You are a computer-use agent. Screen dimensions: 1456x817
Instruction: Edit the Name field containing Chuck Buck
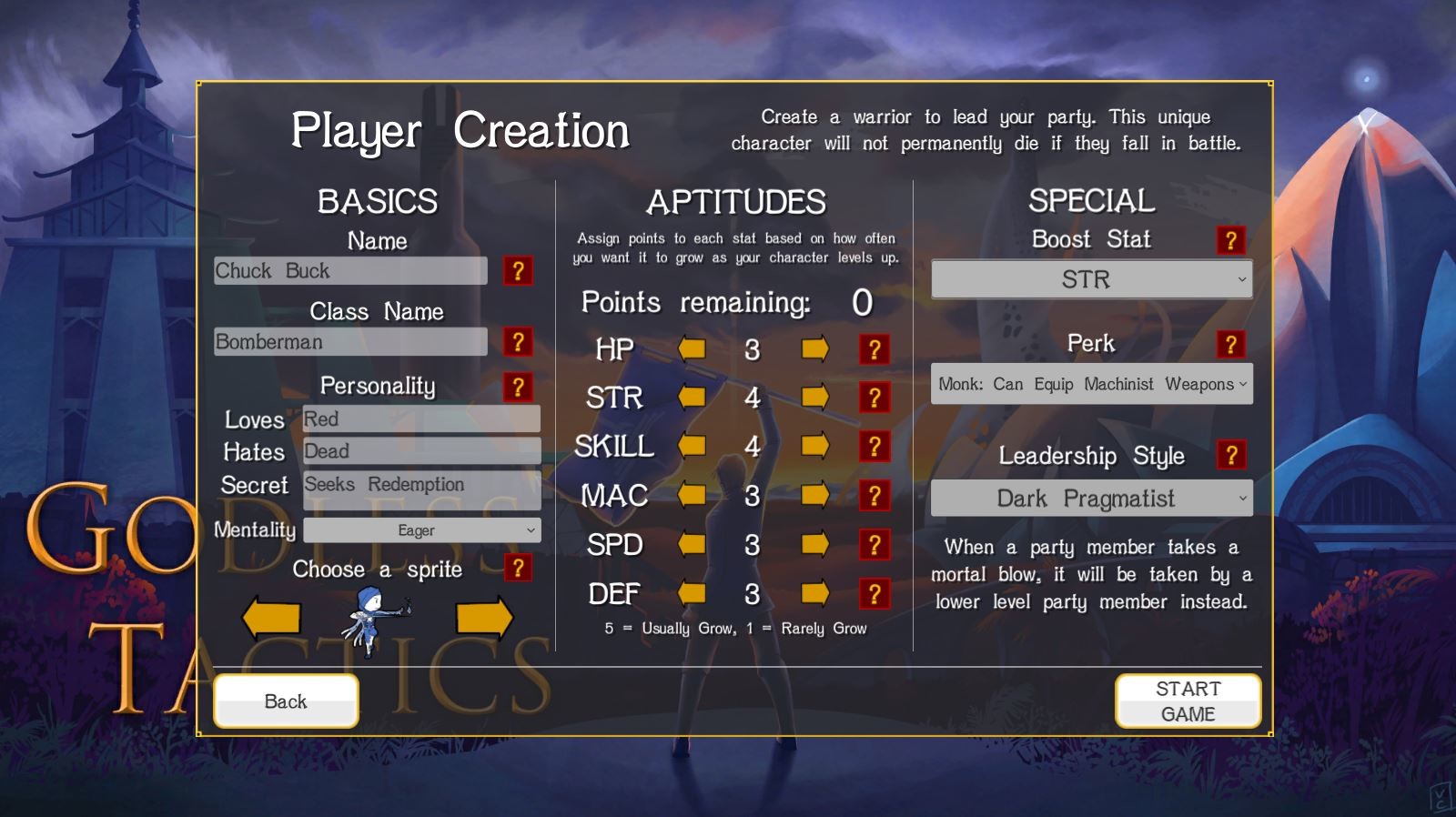350,270
